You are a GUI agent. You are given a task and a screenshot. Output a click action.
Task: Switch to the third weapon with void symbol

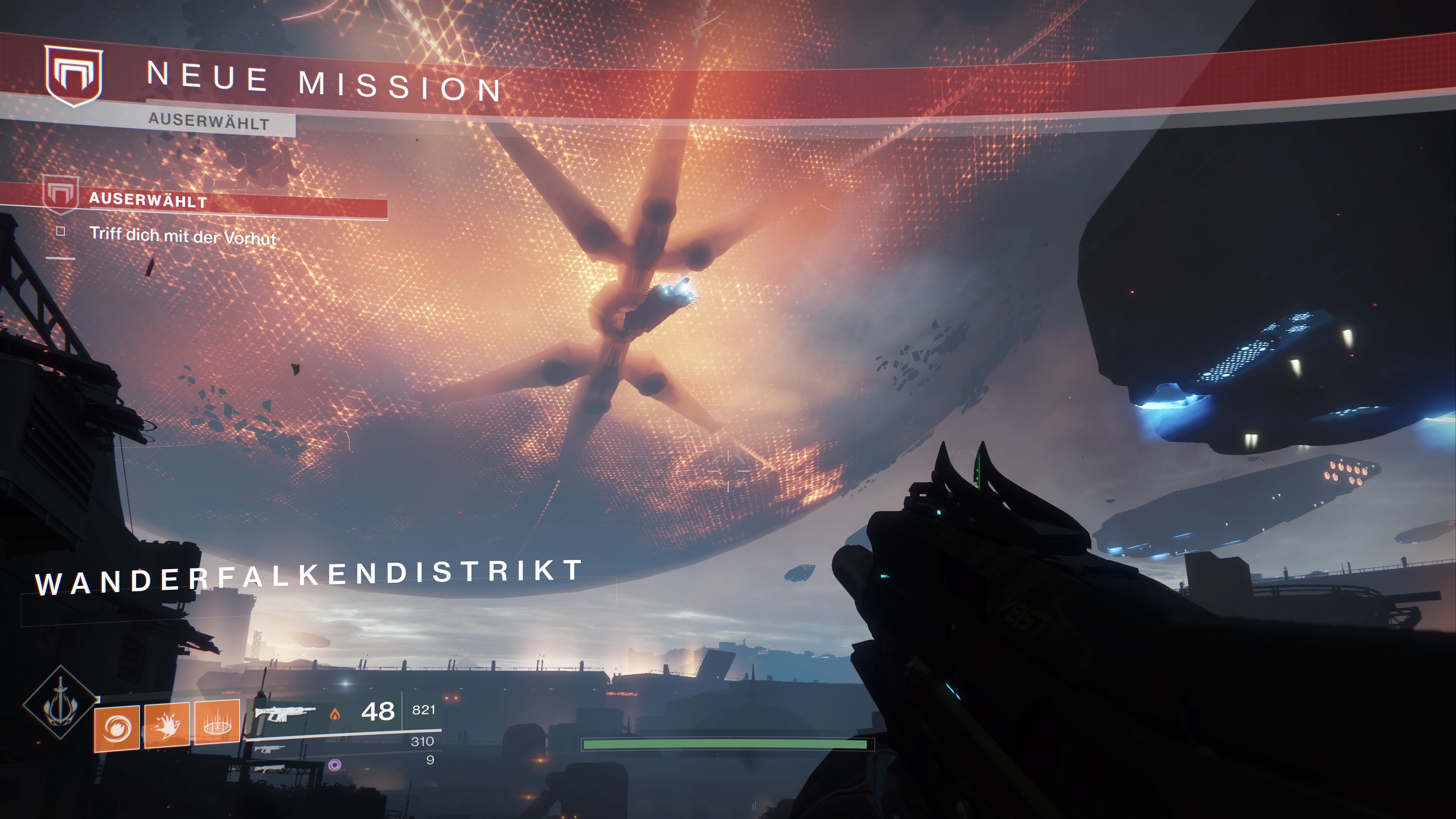[270, 769]
